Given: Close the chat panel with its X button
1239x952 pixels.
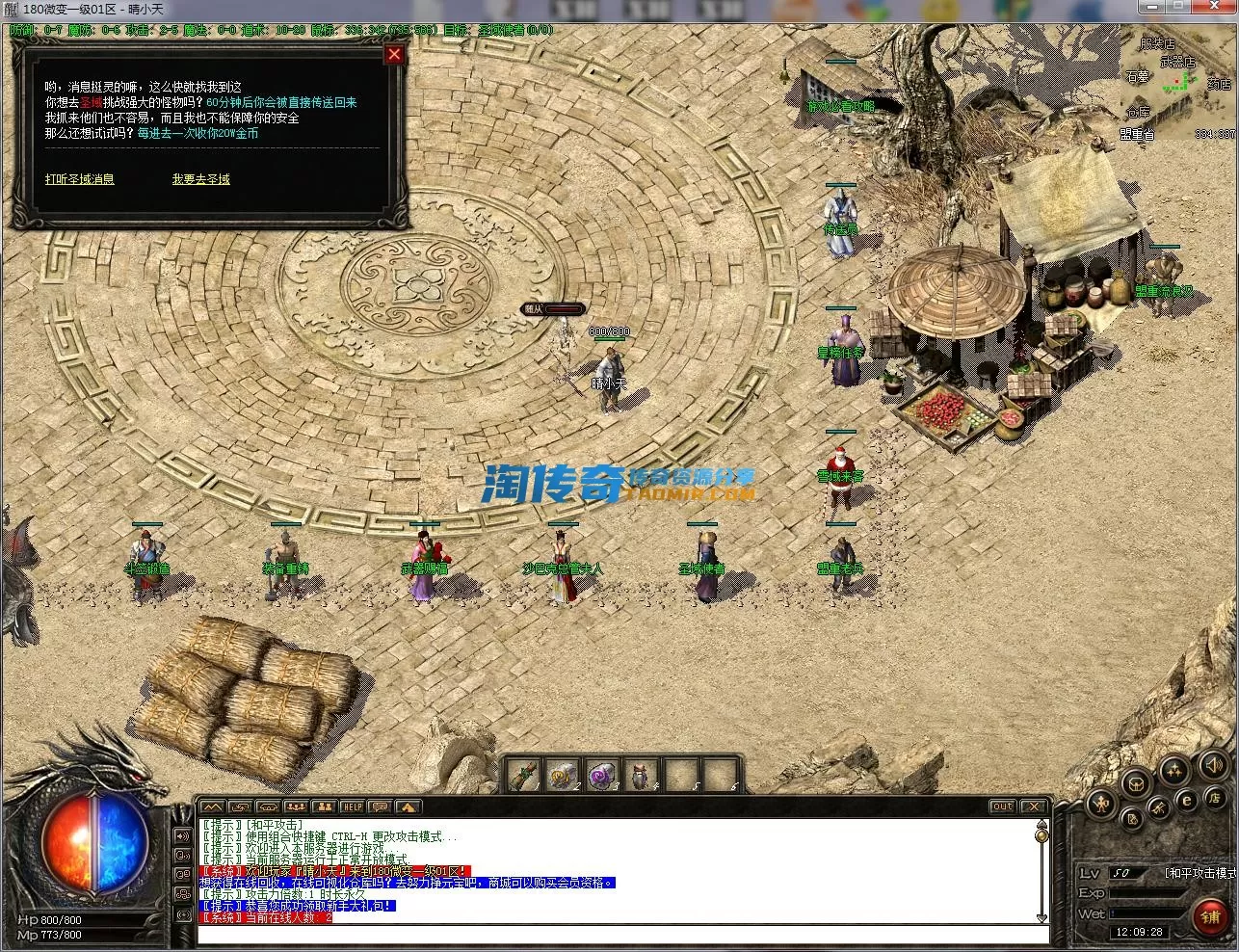Looking at the screenshot, I should tap(1032, 807).
